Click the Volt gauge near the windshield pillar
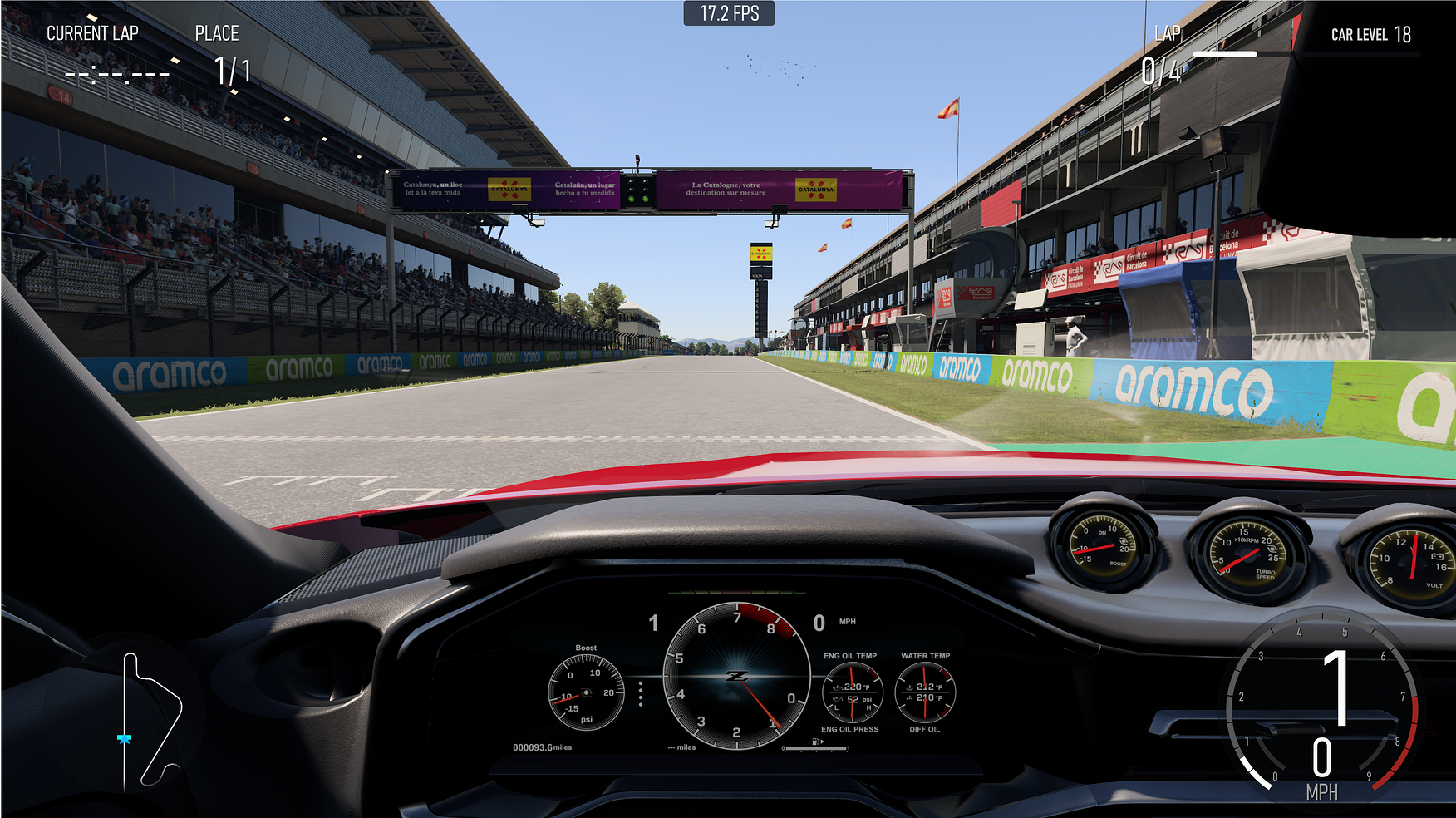 click(1414, 561)
